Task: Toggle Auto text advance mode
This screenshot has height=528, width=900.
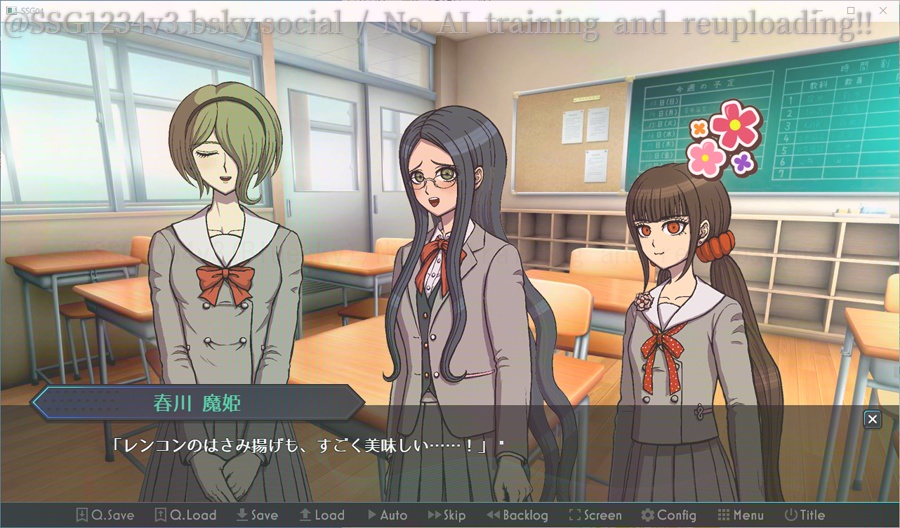Action: (385, 515)
